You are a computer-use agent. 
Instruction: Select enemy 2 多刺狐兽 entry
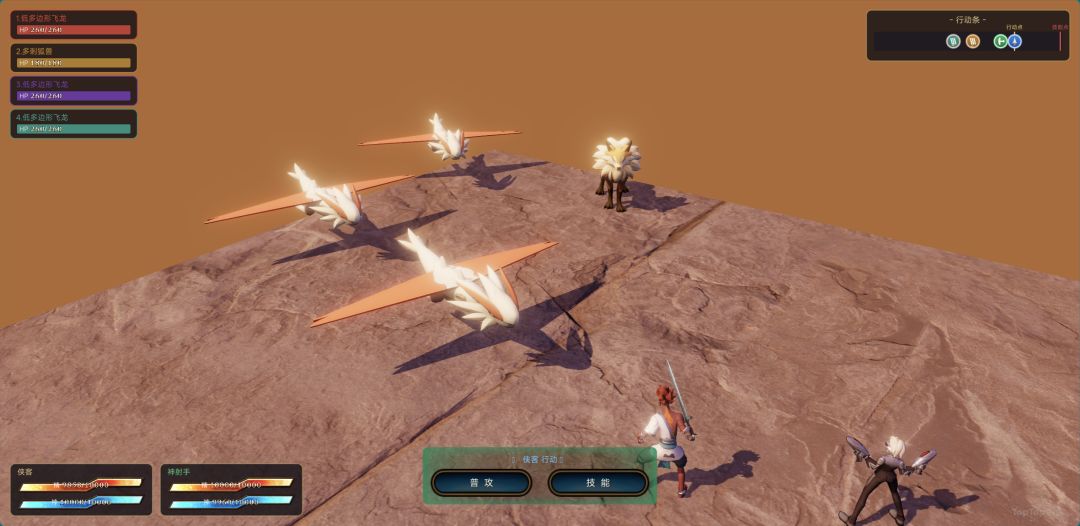coord(74,58)
